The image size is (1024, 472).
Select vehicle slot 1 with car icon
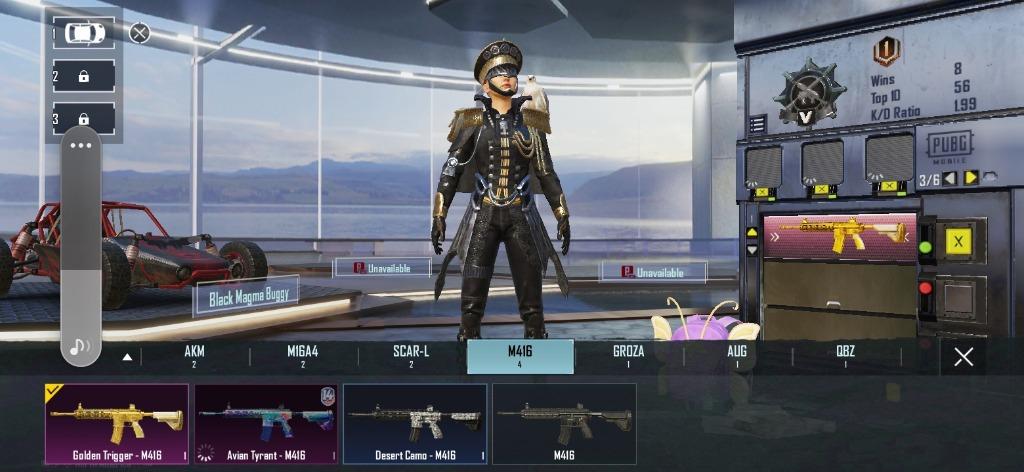pyautogui.click(x=84, y=33)
